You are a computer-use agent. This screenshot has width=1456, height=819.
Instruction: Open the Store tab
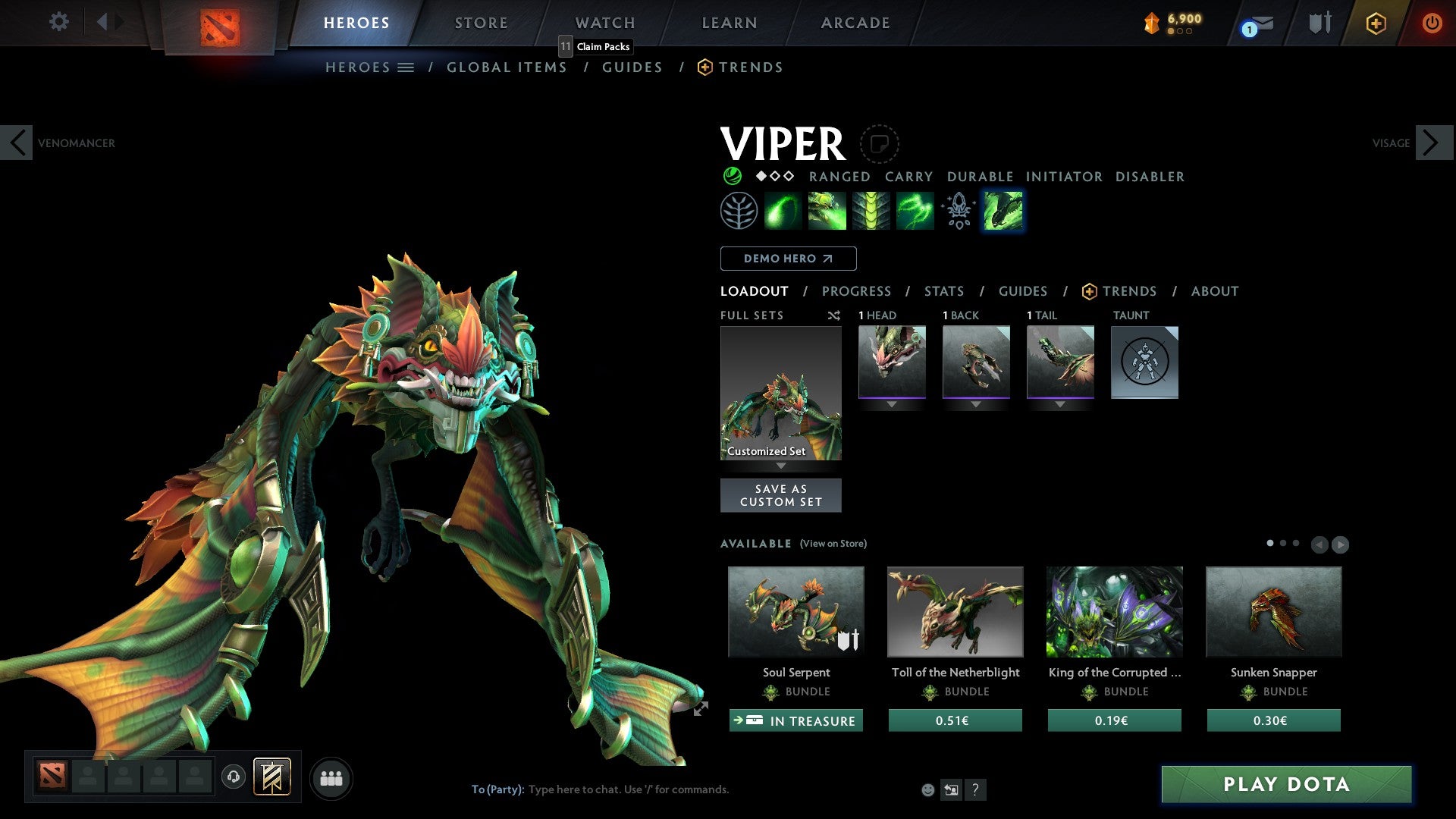pos(481,23)
